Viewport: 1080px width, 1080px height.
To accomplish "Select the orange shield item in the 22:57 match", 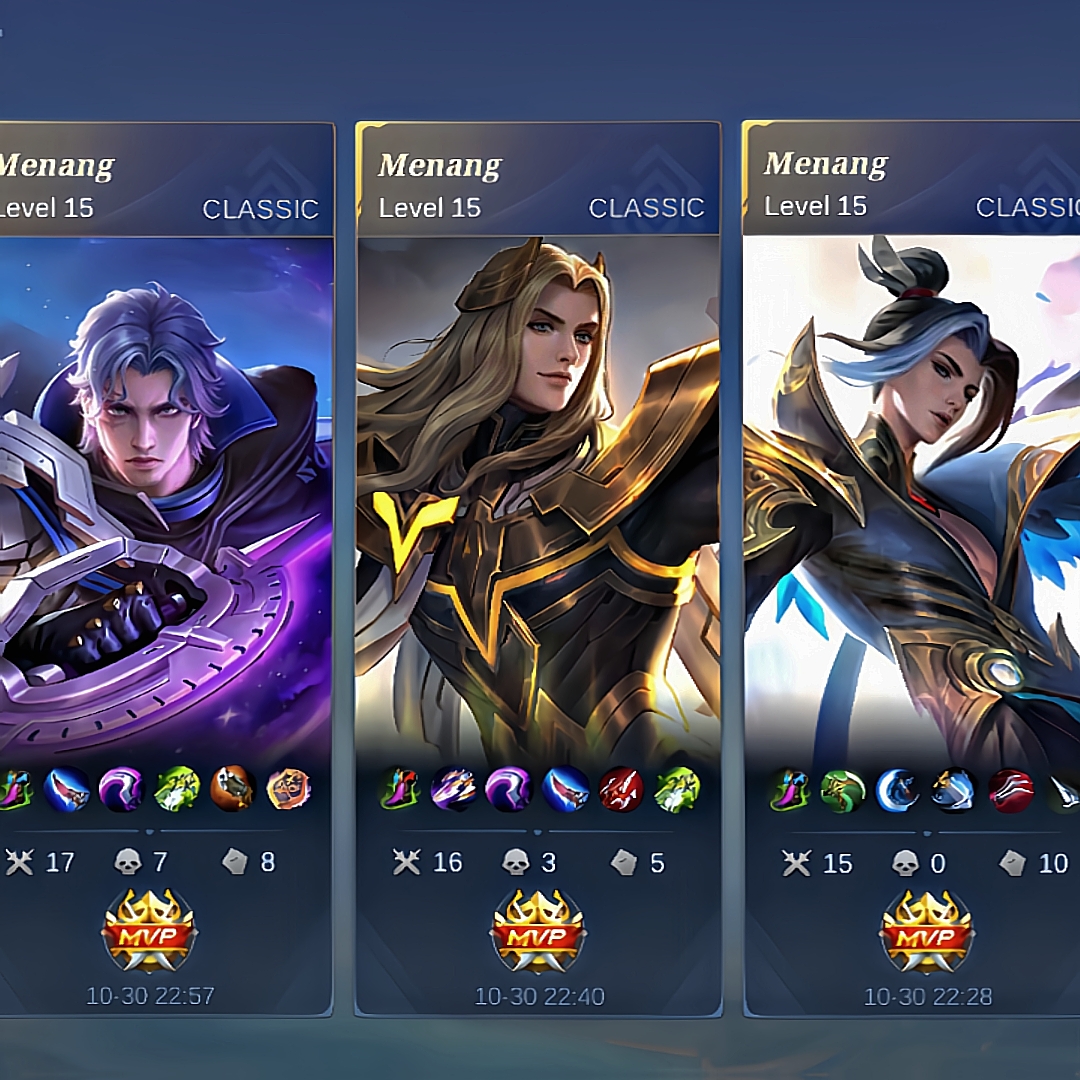I will [289, 790].
